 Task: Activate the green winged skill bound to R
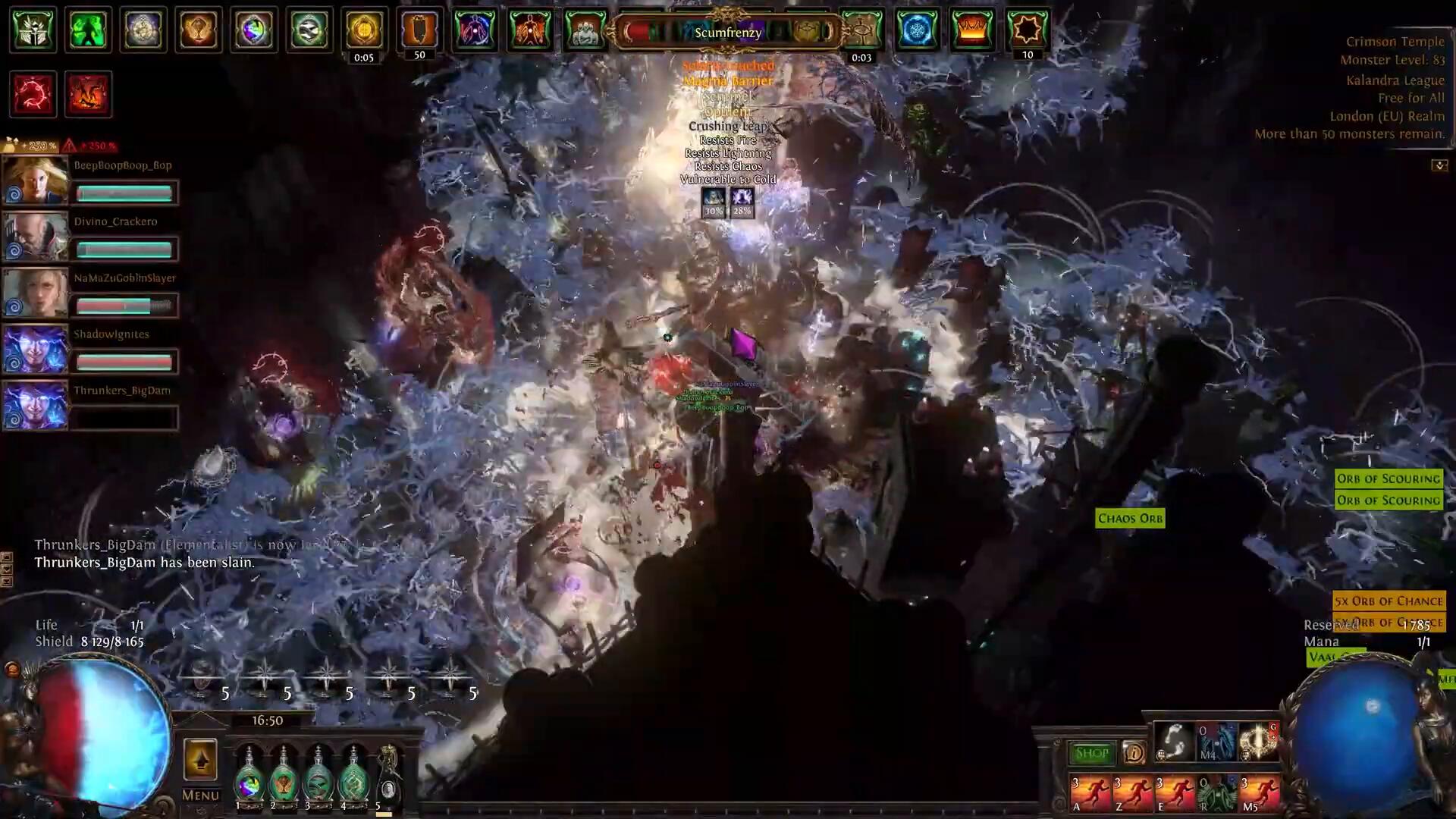pos(1217,793)
